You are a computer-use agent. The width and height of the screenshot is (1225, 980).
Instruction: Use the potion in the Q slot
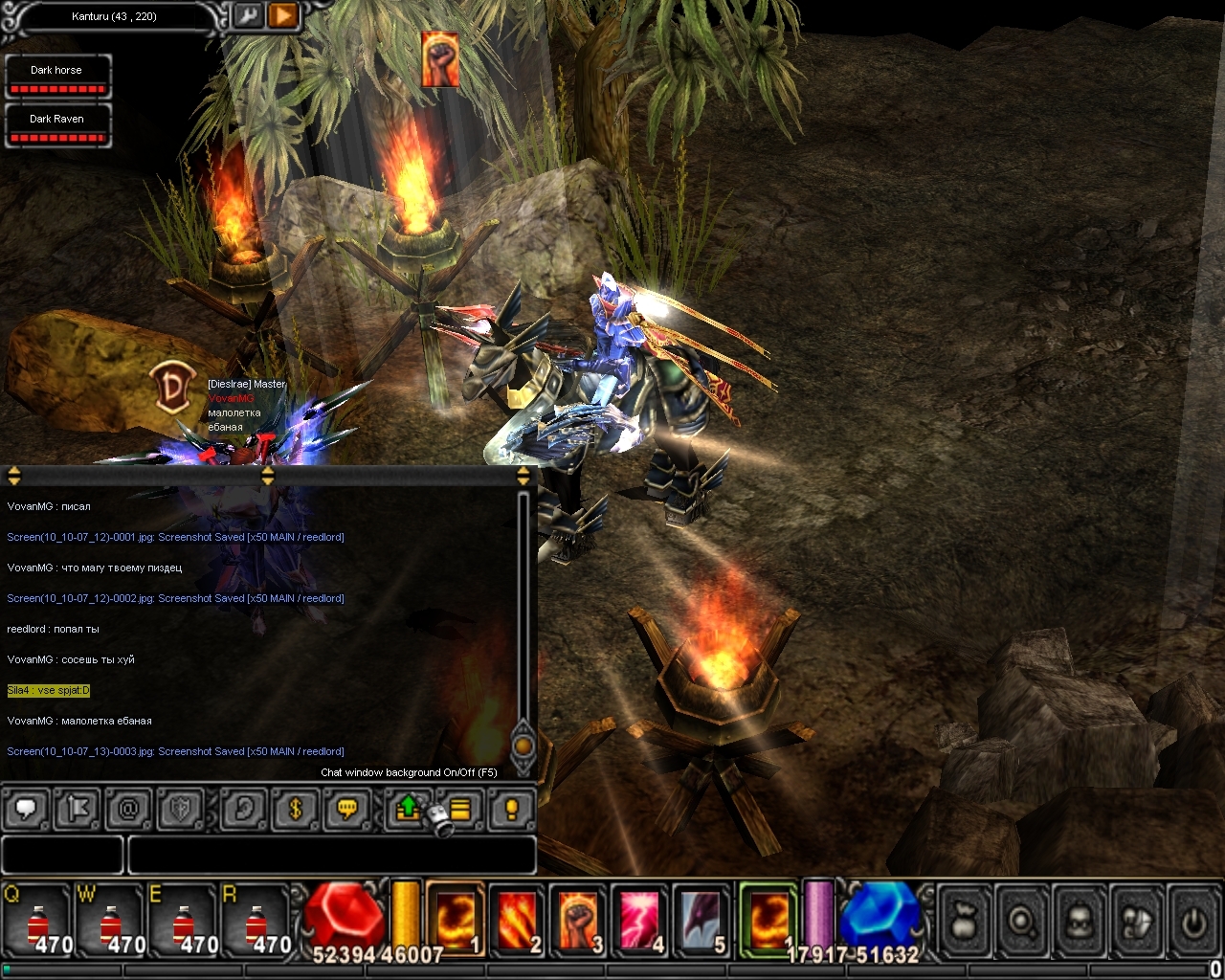[x=39, y=922]
